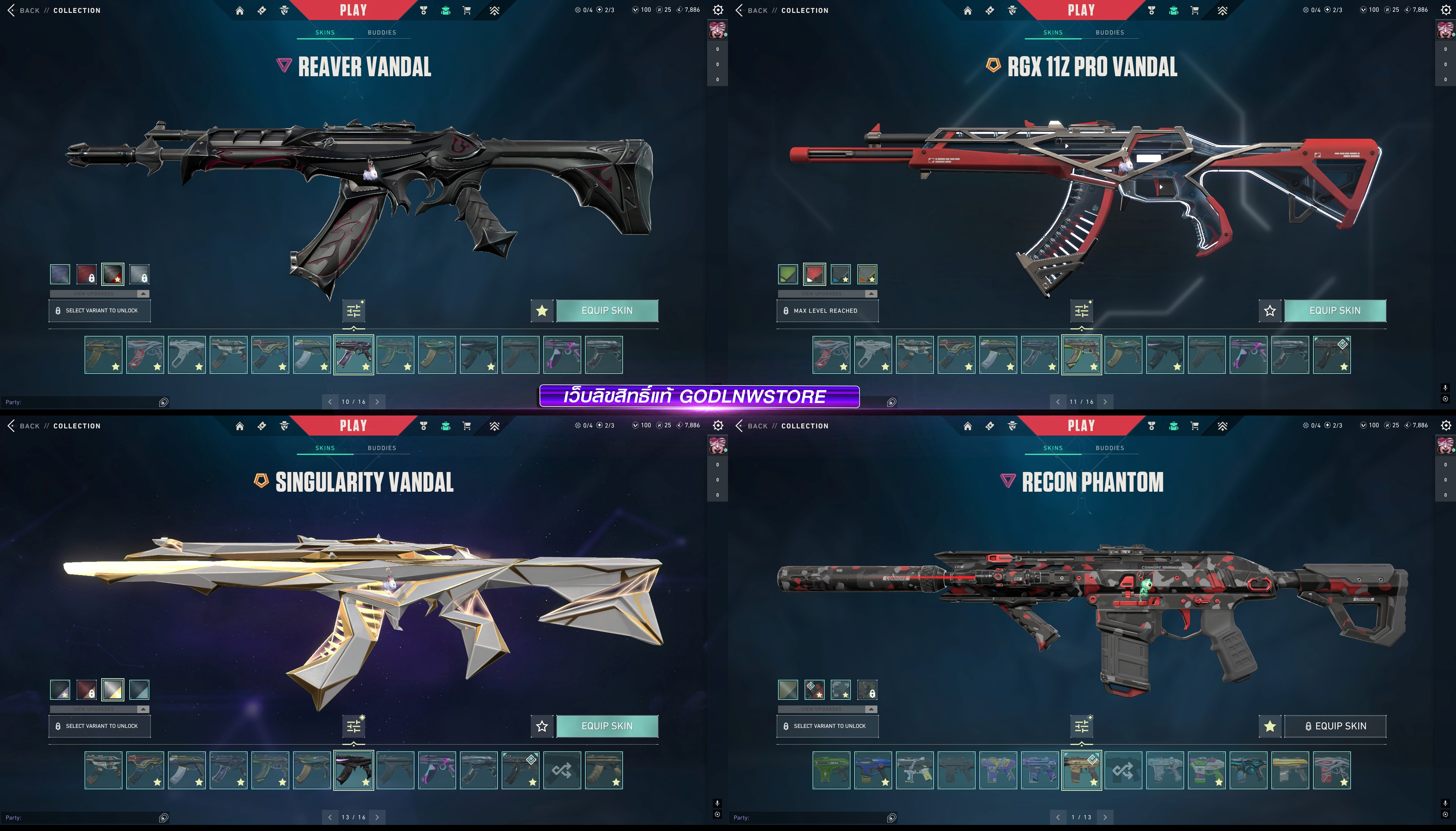Switch to the Buddies tab above Reaver Vandal title
The height and width of the screenshot is (831, 1456).
(x=382, y=33)
